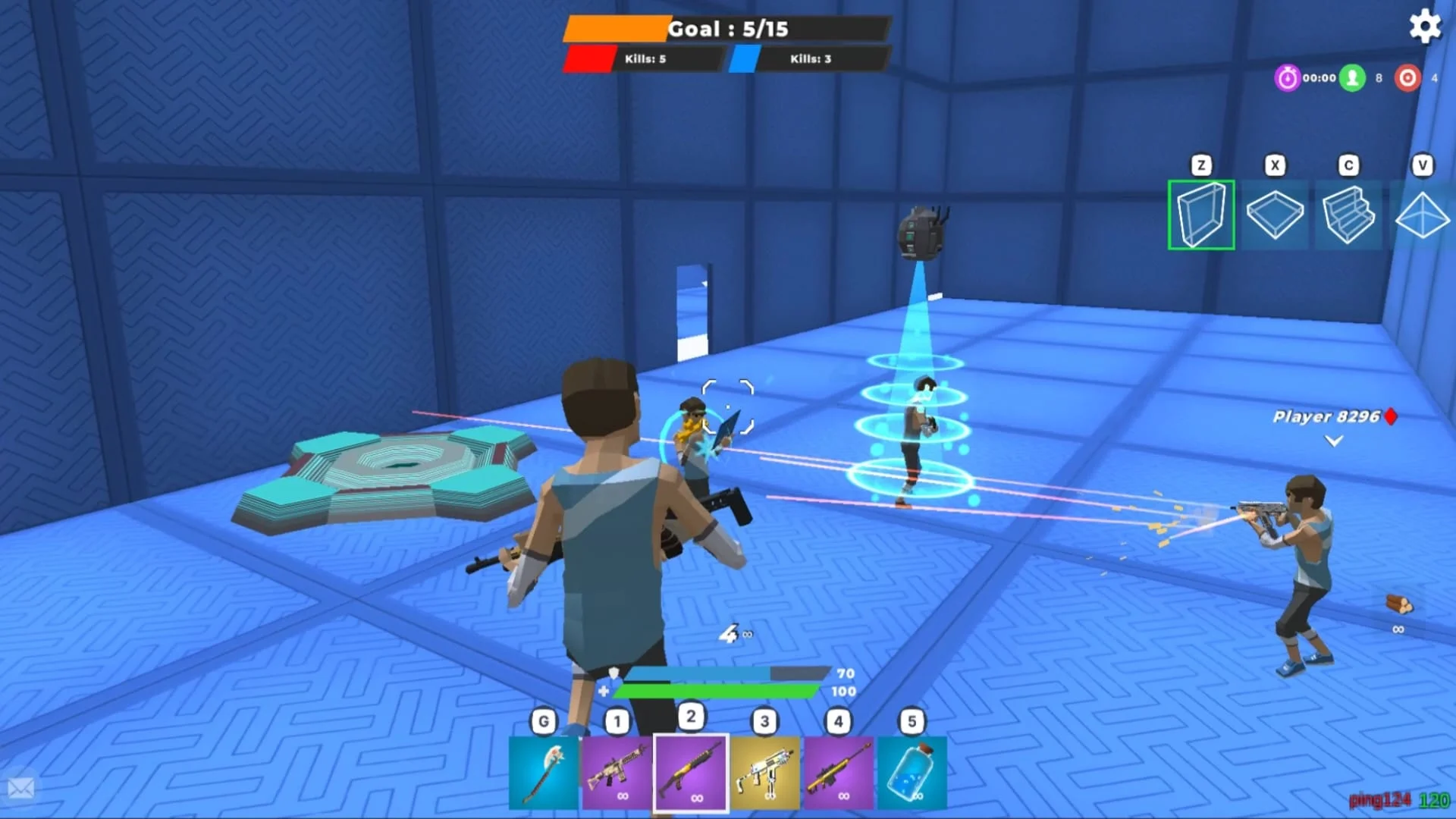Screen dimensions: 1456x819
Task: Select the stairs build piece bound to C
Action: point(1348,215)
